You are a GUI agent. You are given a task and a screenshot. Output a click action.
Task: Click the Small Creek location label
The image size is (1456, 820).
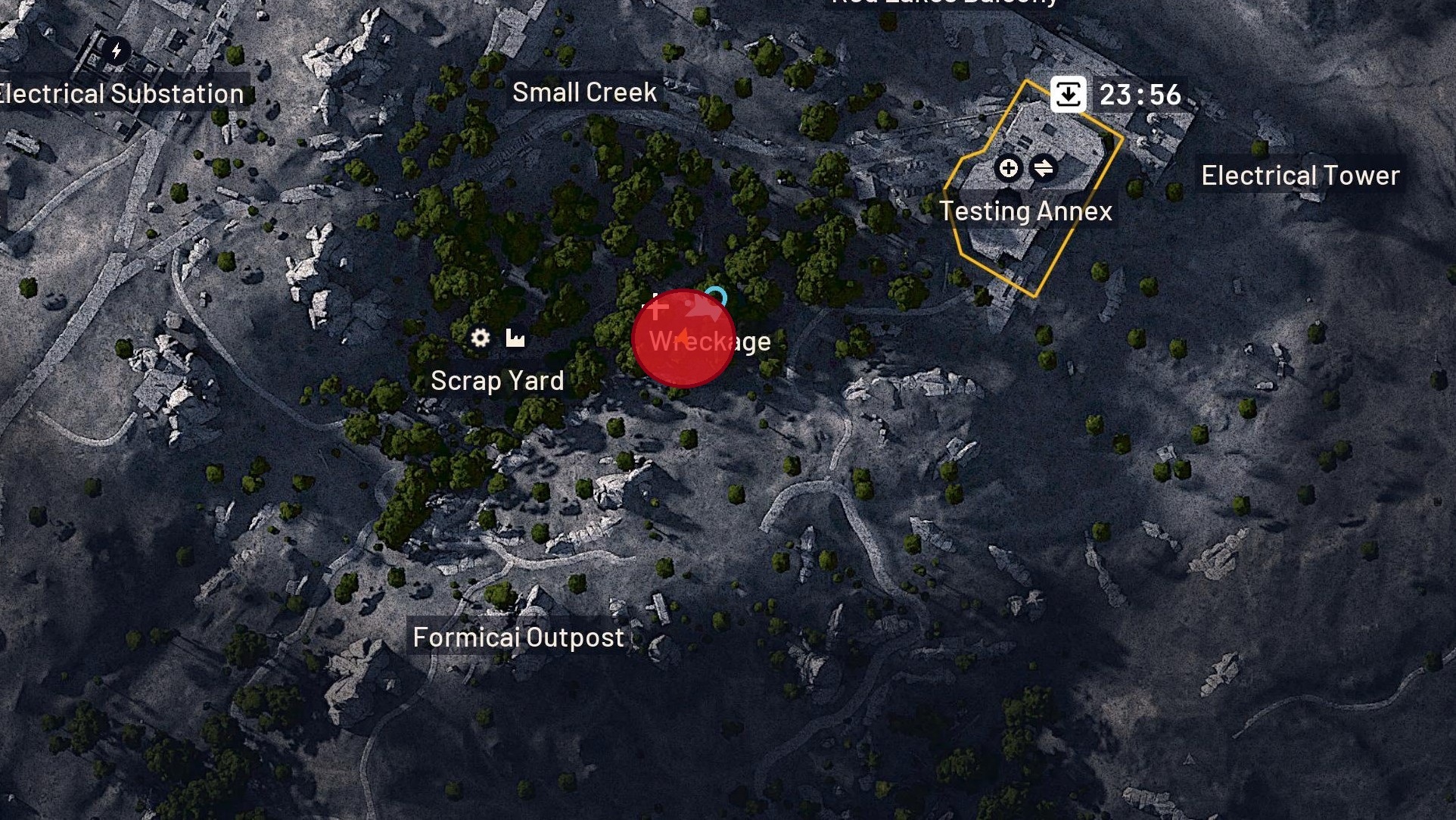coord(584,92)
